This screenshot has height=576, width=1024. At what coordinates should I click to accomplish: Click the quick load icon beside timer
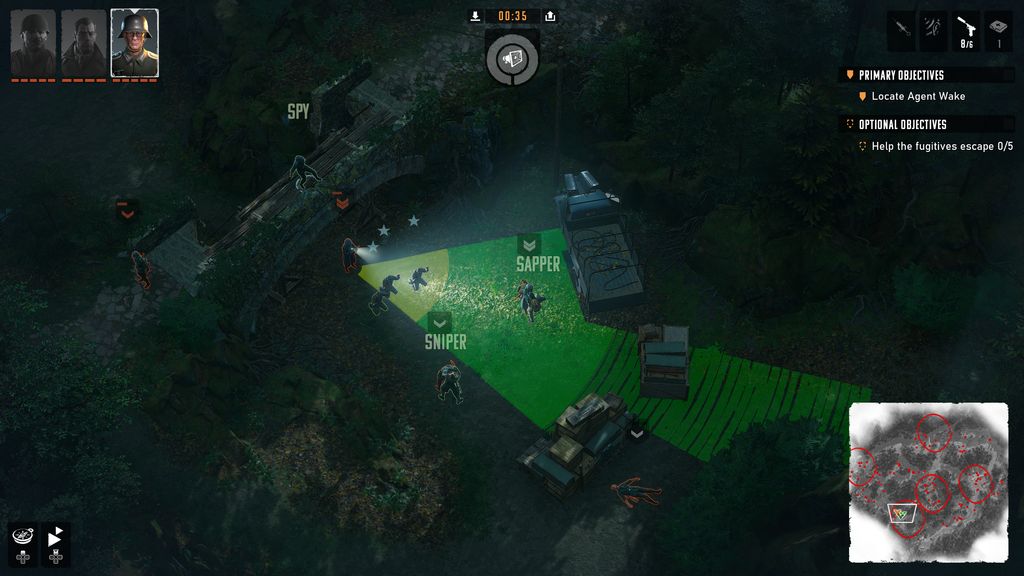tap(550, 16)
